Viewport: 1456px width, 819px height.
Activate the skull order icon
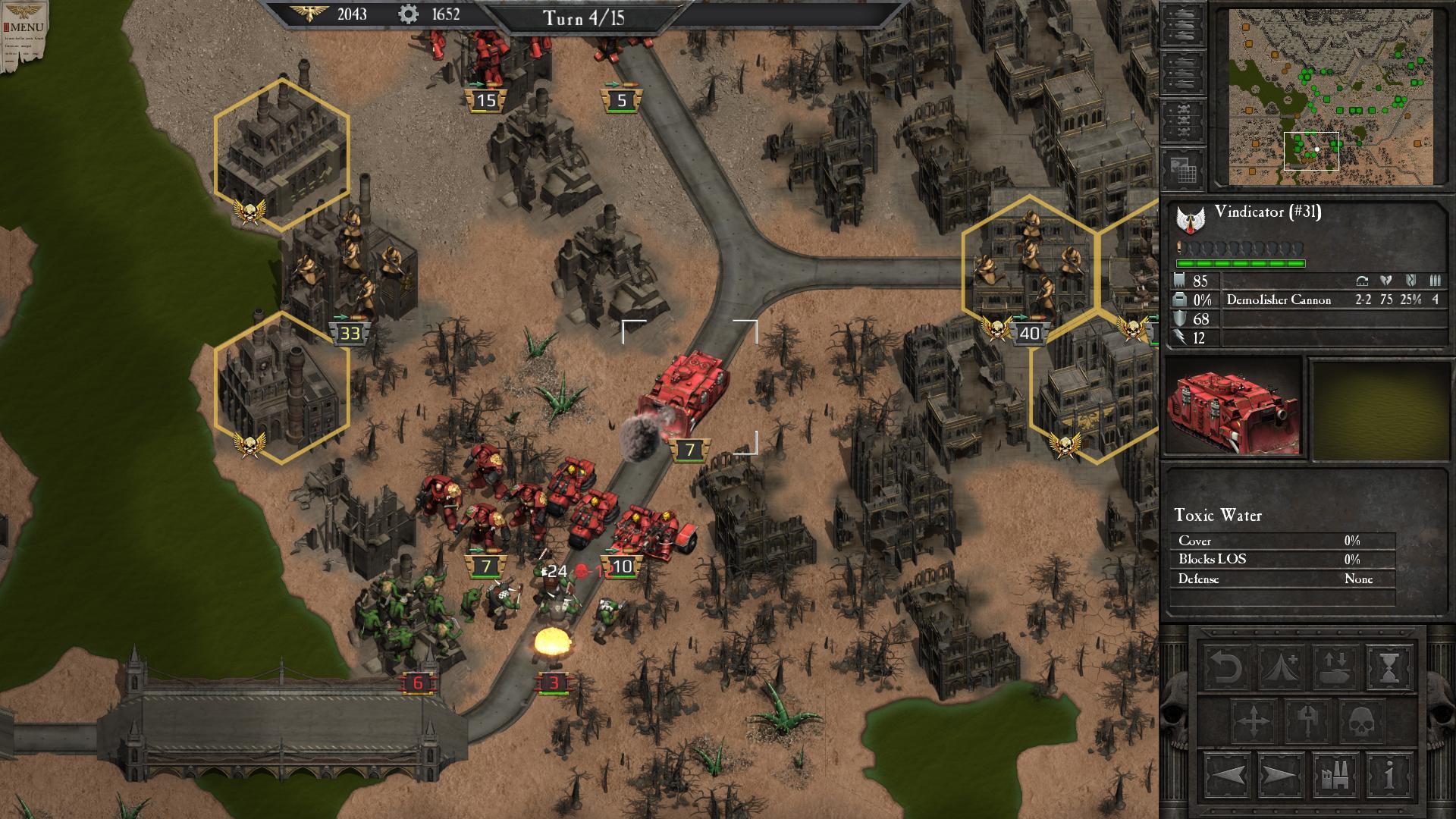pyautogui.click(x=1361, y=719)
